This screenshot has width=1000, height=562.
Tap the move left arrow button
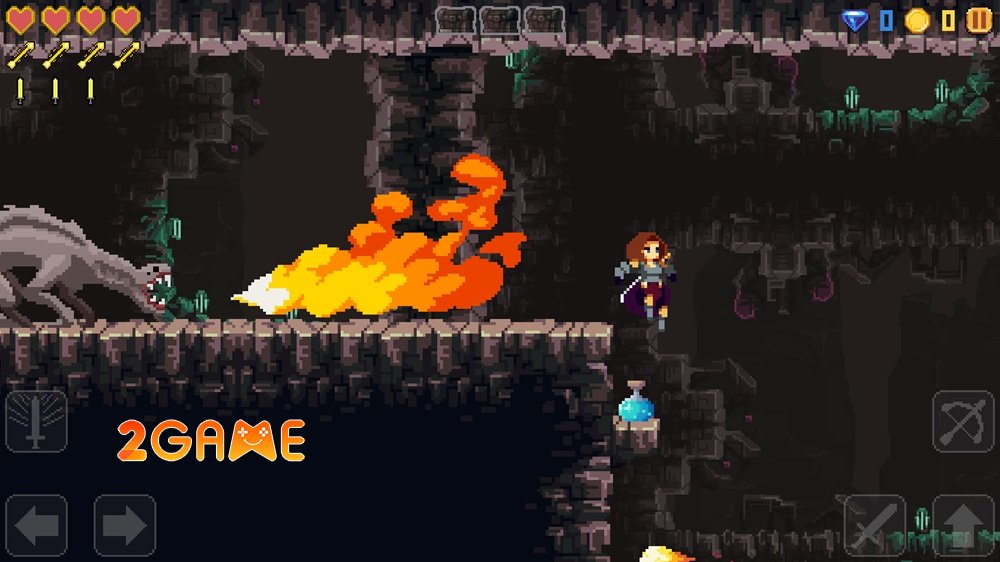tap(37, 525)
